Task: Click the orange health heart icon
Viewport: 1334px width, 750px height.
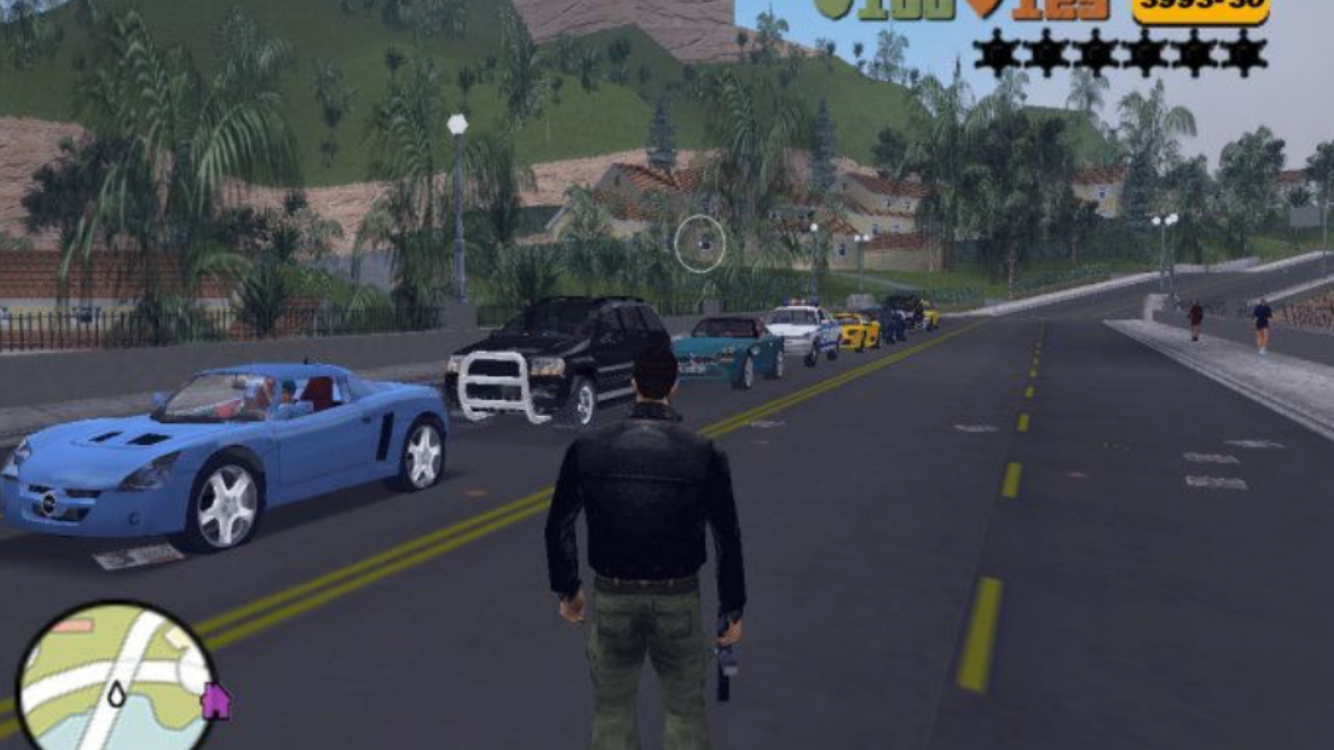Action: coord(983,8)
